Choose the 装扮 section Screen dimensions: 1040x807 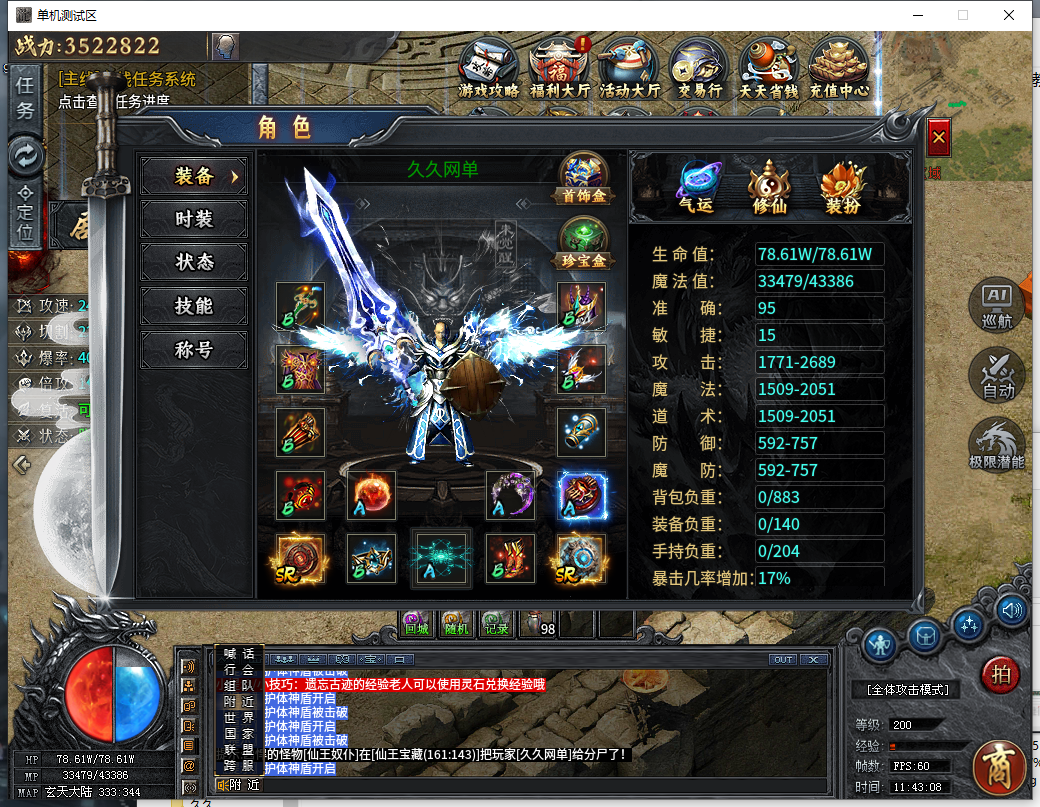(x=842, y=187)
